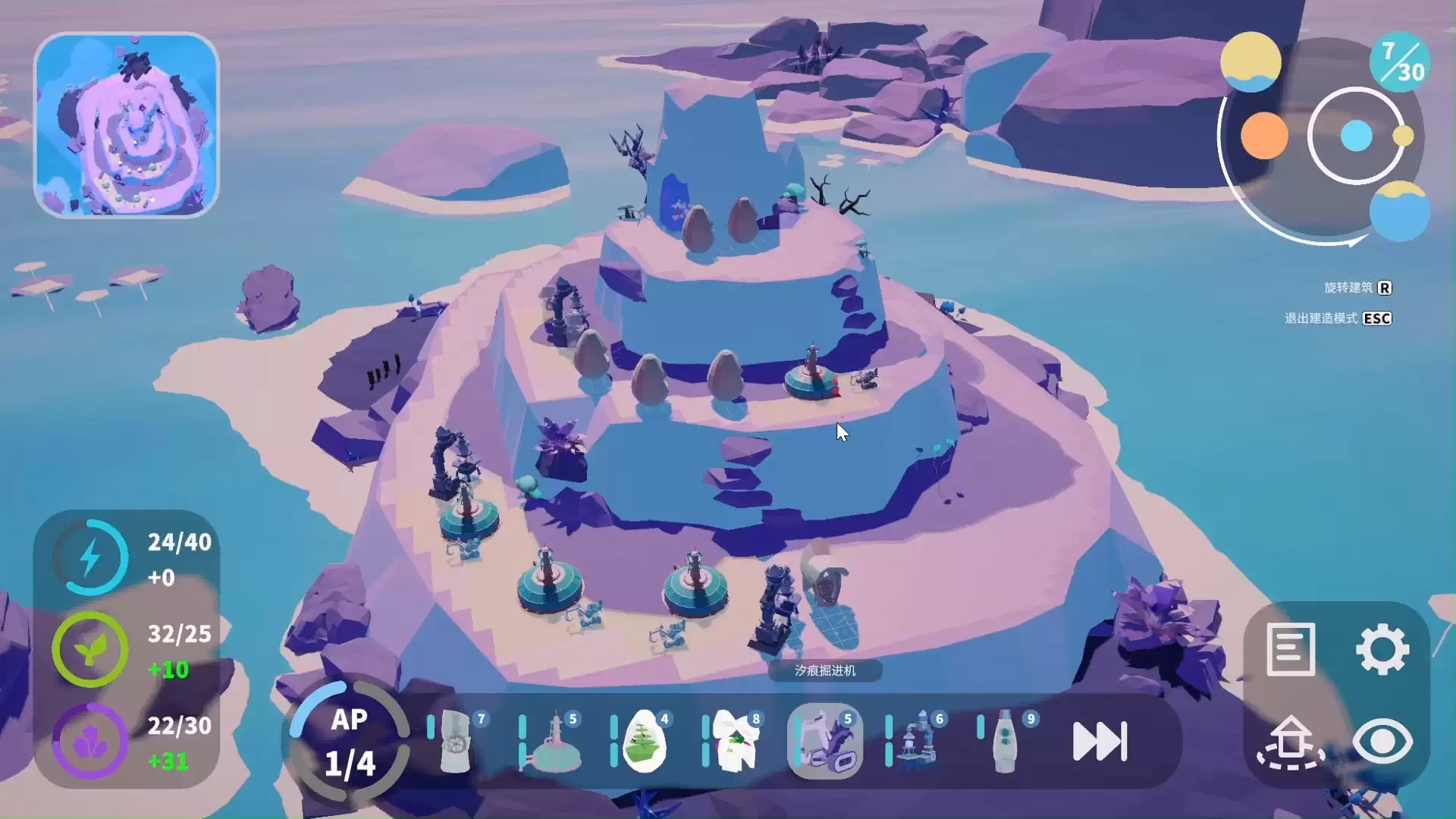Open the gear settings menu

click(1382, 649)
